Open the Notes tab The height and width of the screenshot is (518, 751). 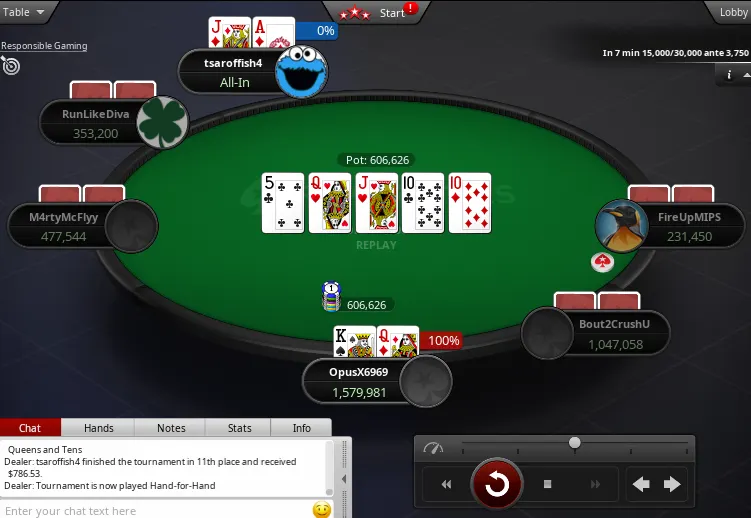coord(171,428)
